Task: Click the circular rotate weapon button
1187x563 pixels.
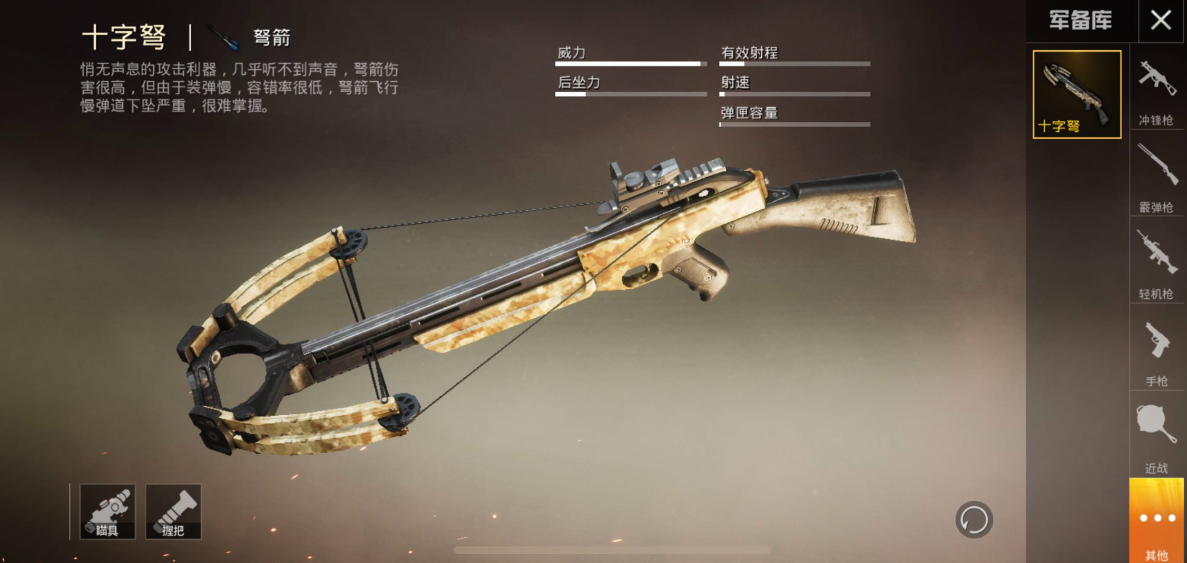Action: point(973,519)
